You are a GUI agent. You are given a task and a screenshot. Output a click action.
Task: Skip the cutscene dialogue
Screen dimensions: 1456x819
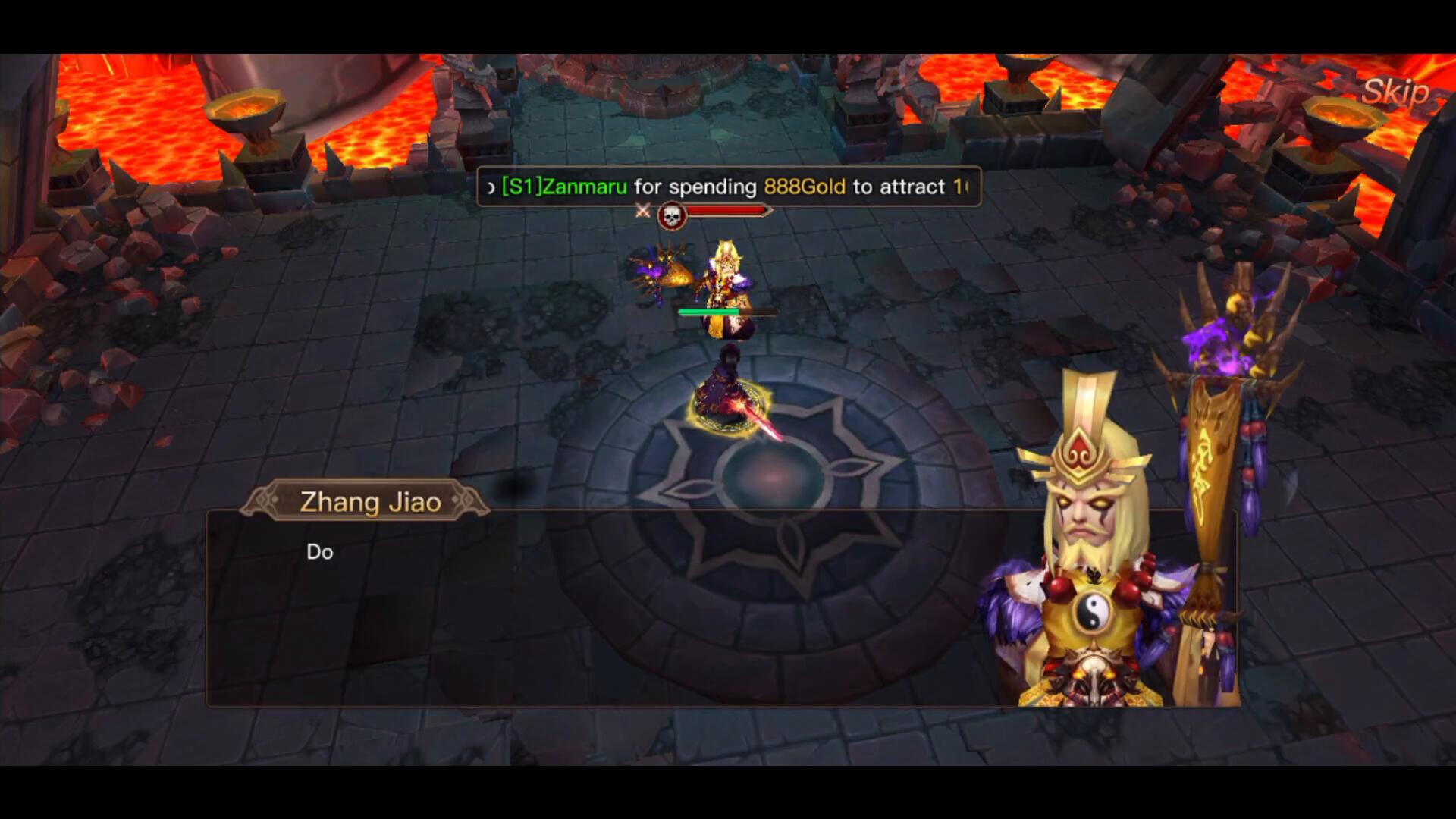tap(1395, 93)
